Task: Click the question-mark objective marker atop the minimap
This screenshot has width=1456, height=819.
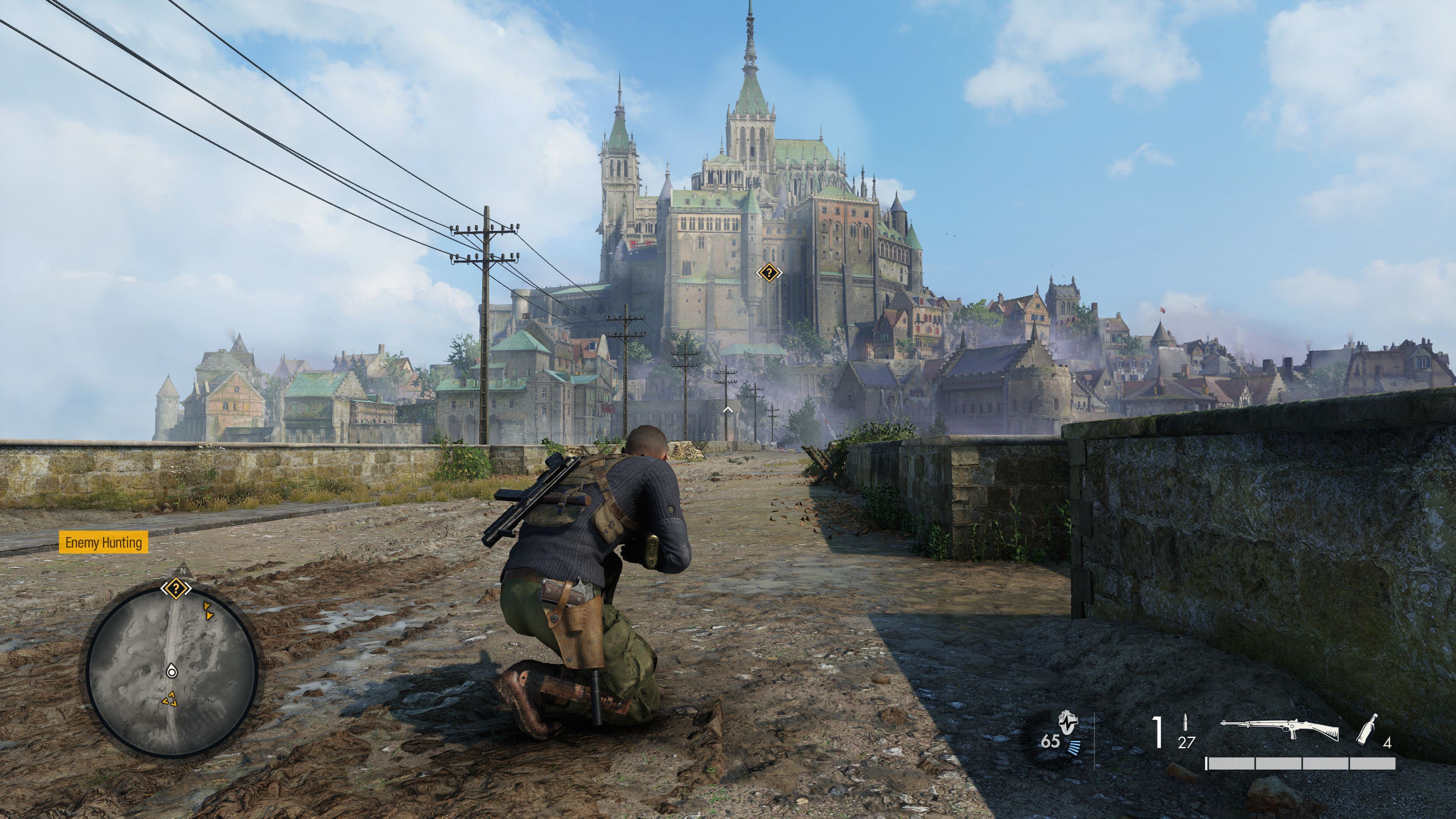Action: click(176, 589)
